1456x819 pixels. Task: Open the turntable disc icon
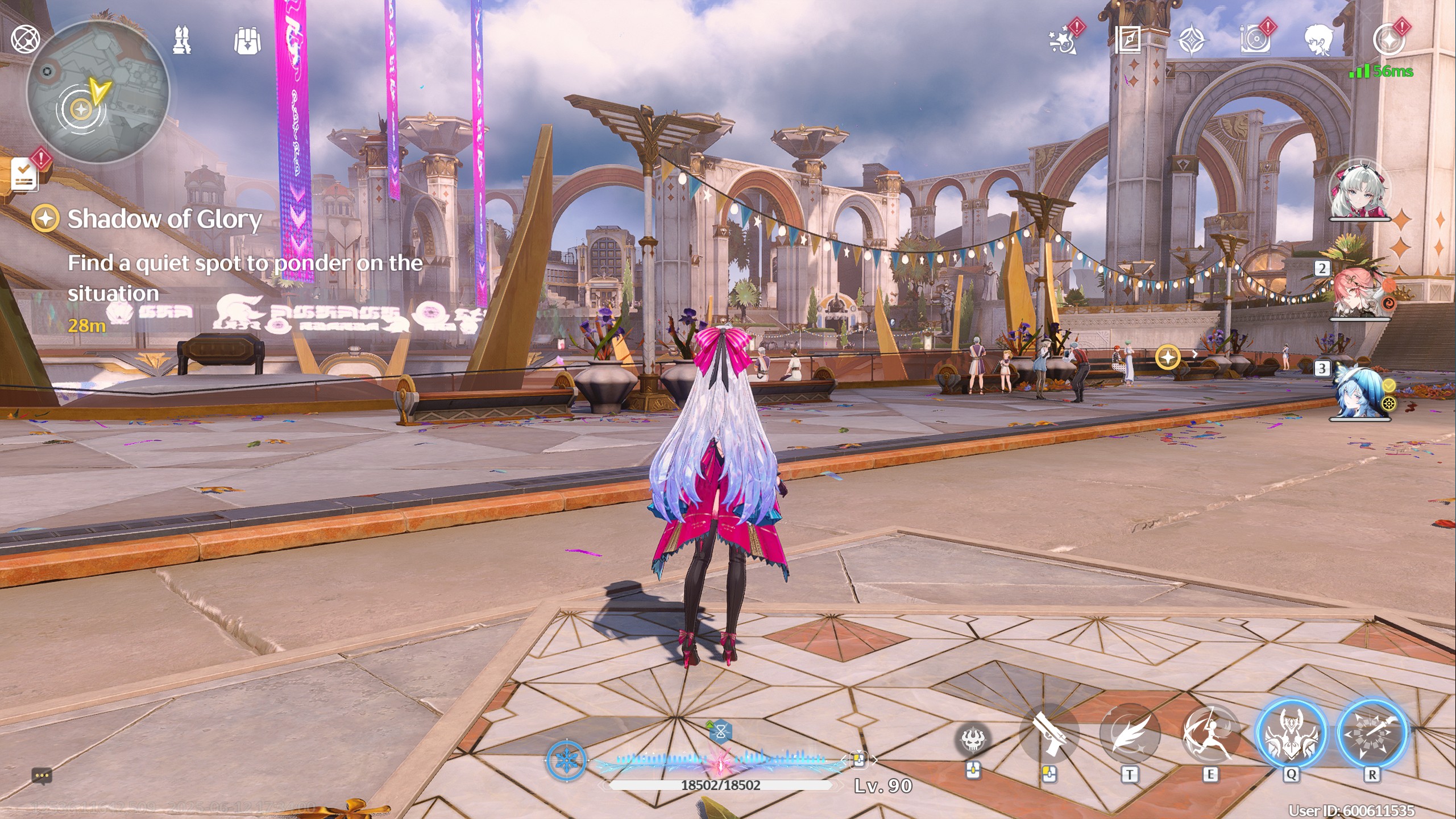(x=1255, y=40)
